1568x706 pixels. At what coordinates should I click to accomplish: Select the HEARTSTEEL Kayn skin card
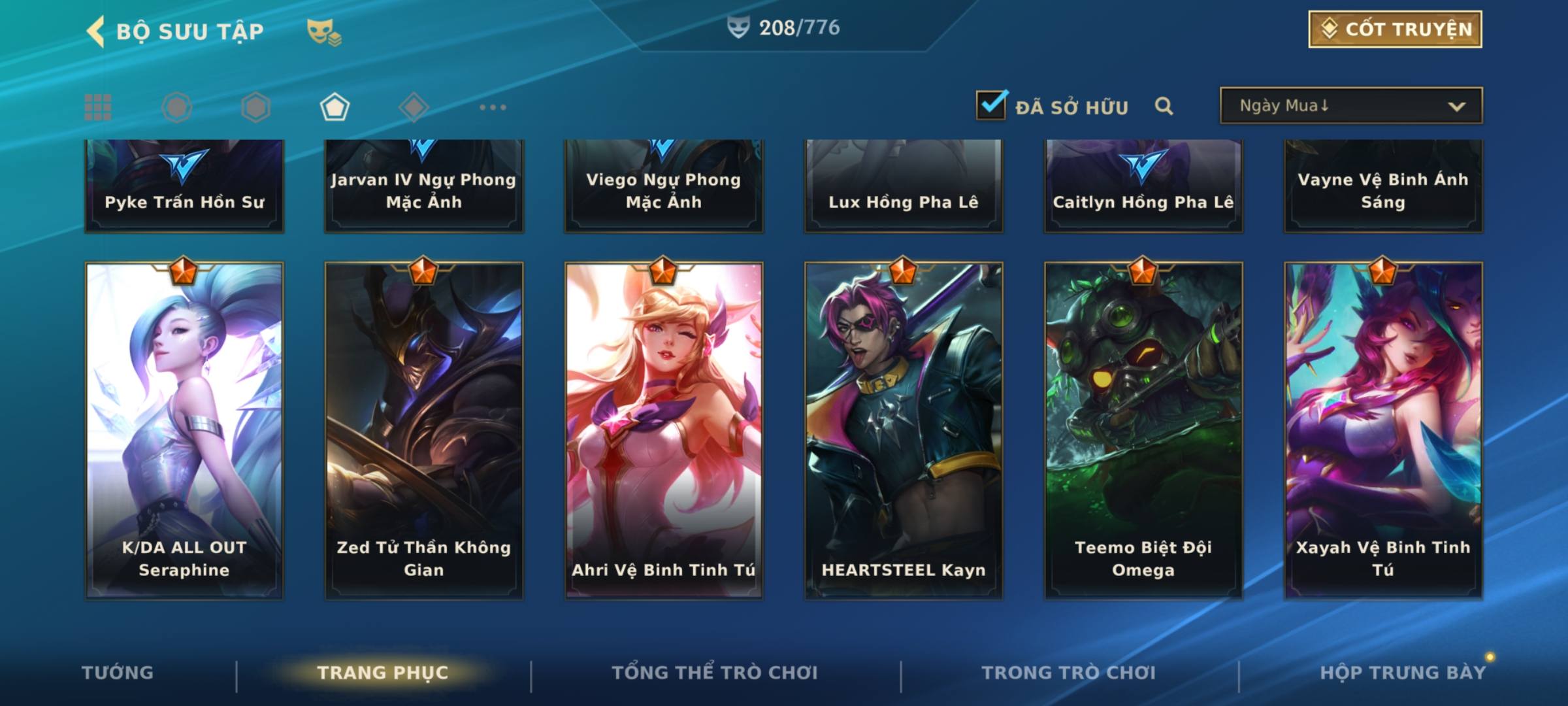click(x=904, y=431)
